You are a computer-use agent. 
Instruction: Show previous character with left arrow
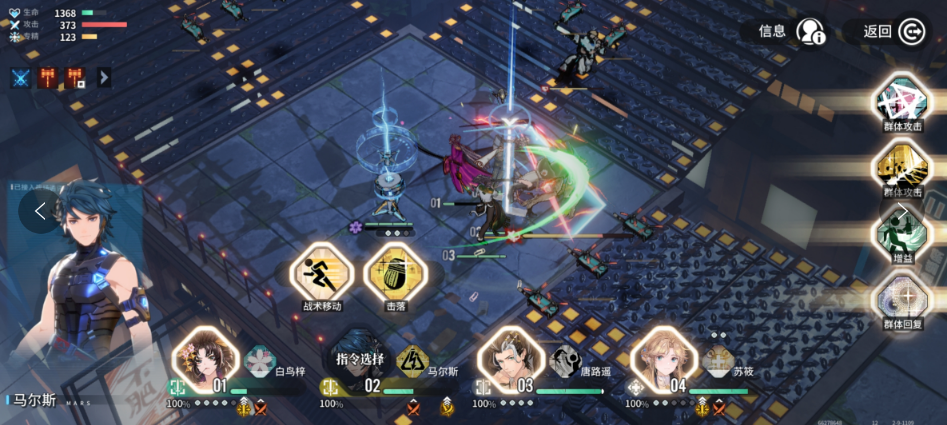click(x=40, y=211)
